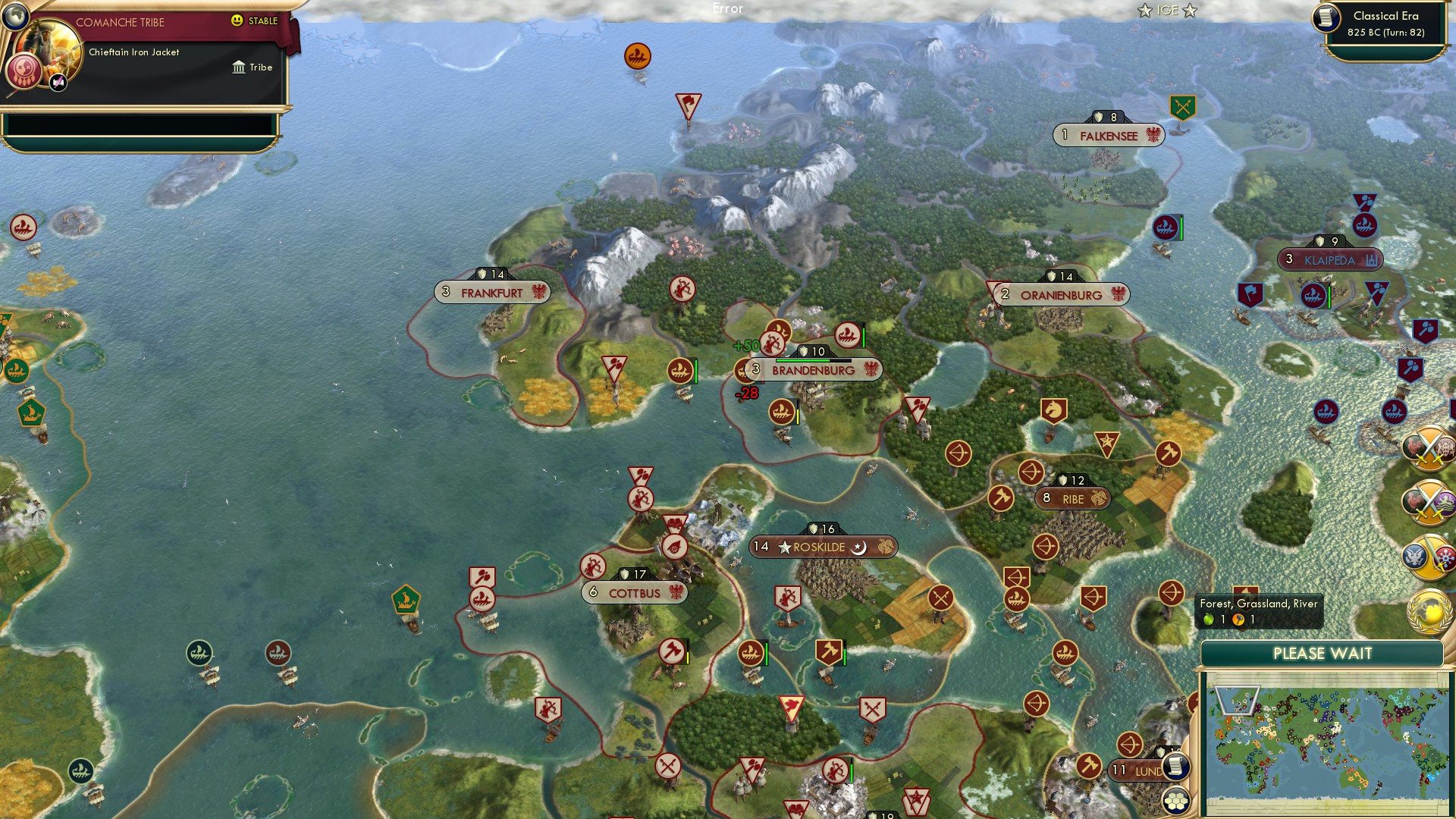Image resolution: width=1456 pixels, height=819 pixels.
Task: Open the Roskilde city banner
Action: (x=821, y=546)
